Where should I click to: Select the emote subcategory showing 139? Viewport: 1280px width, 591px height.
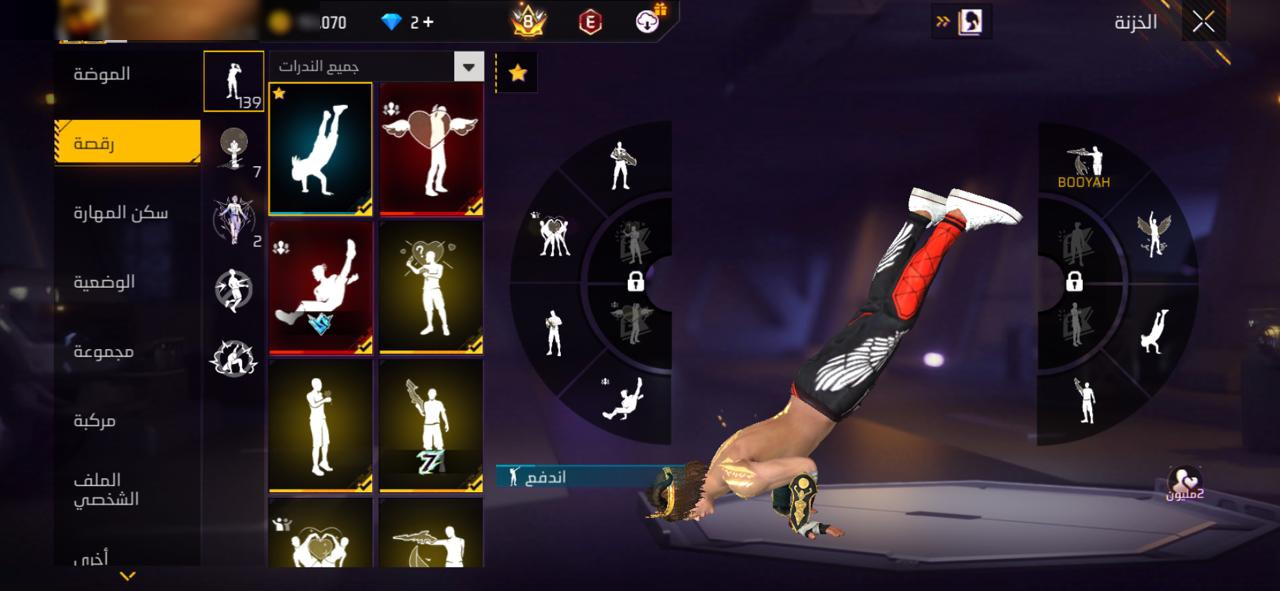[x=234, y=81]
